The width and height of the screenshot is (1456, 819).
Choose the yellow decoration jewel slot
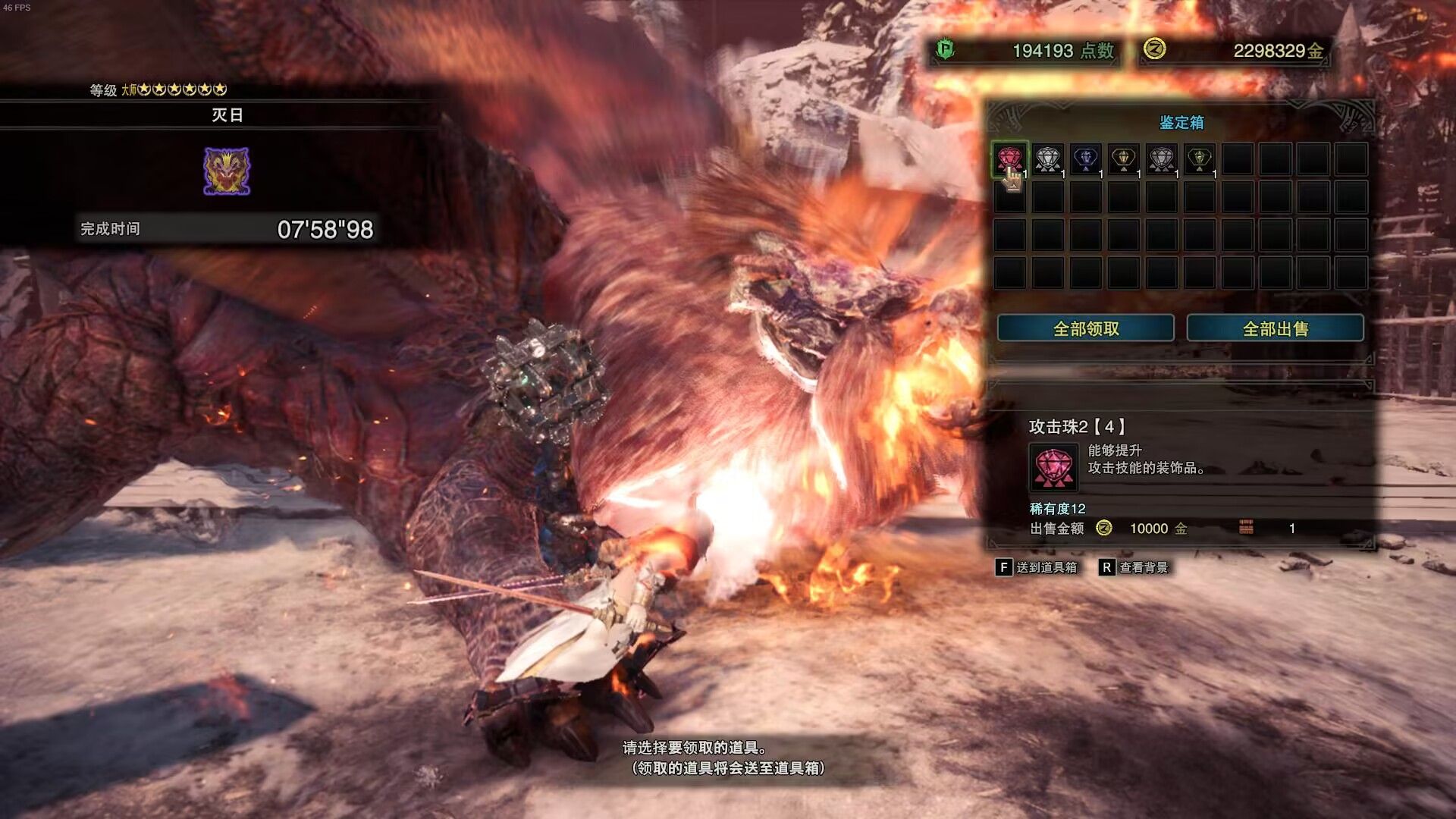[1123, 159]
